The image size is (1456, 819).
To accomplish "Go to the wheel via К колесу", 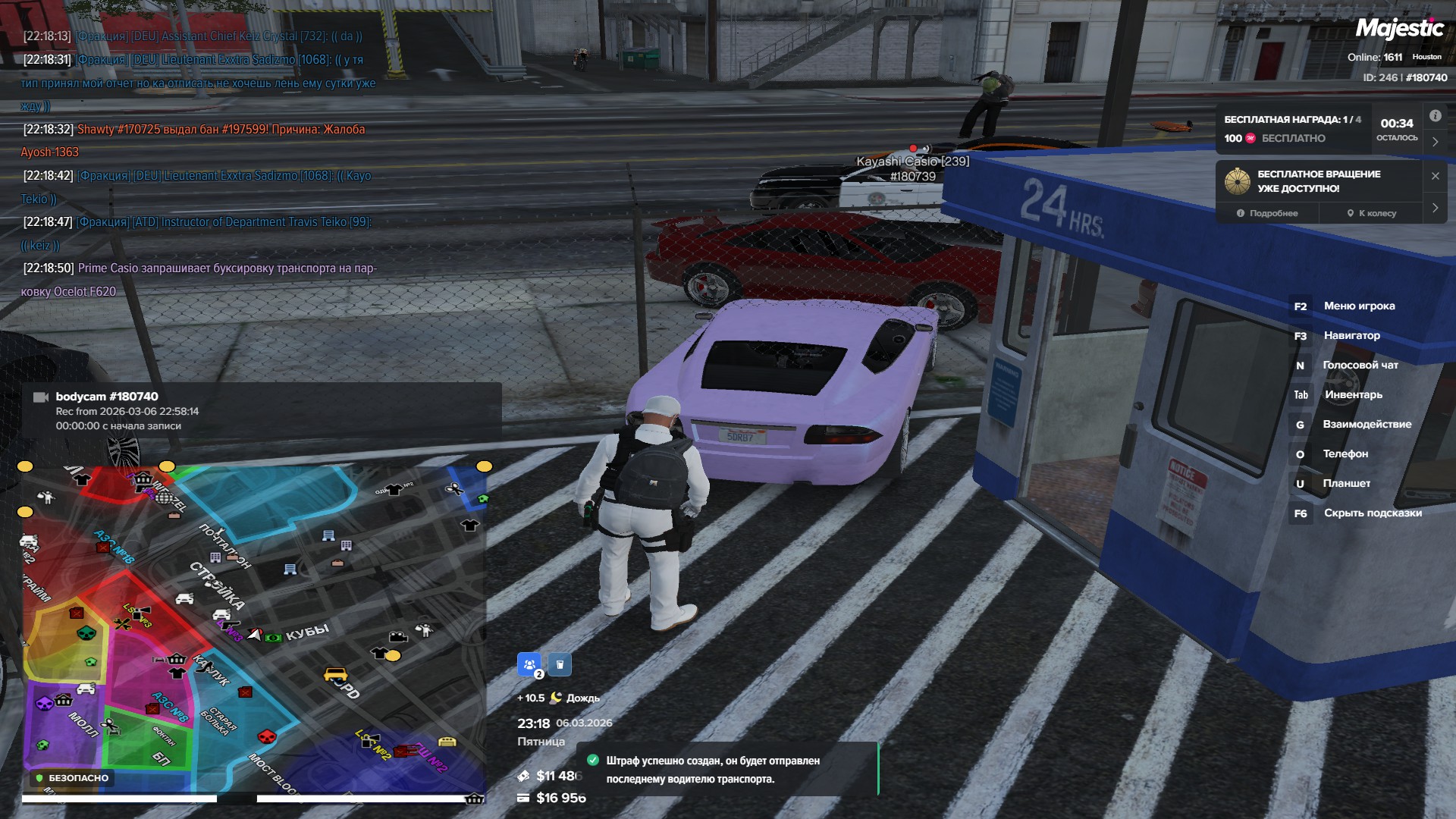I will click(x=1371, y=213).
